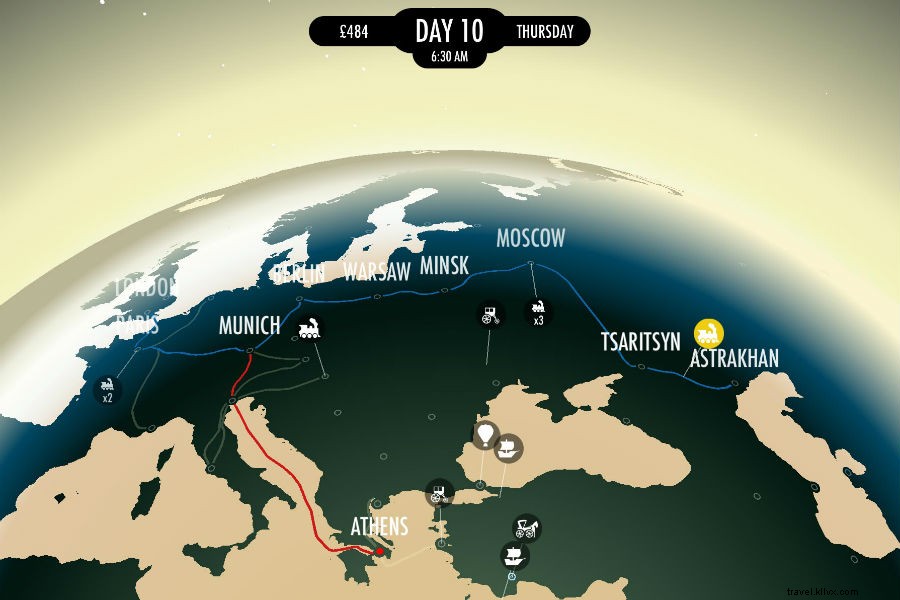Pick the Minsk city label
The image size is (900, 600).
pyautogui.click(x=443, y=267)
